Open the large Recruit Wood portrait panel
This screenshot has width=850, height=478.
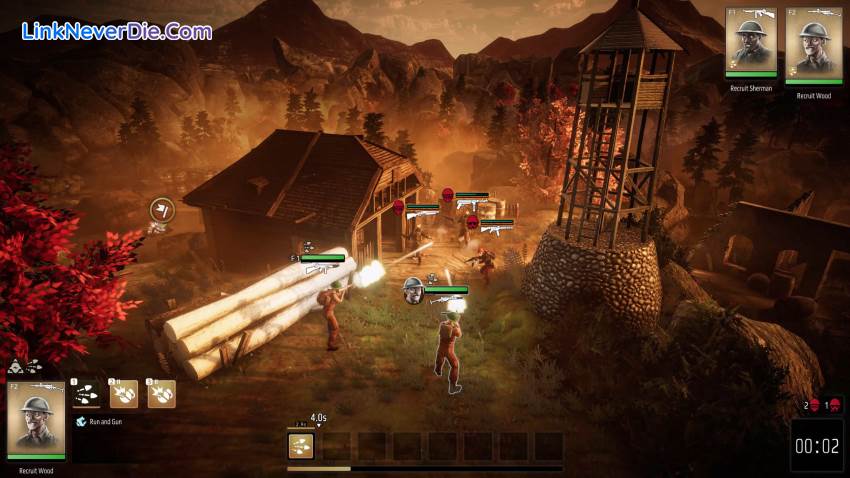pyautogui.click(x=36, y=419)
